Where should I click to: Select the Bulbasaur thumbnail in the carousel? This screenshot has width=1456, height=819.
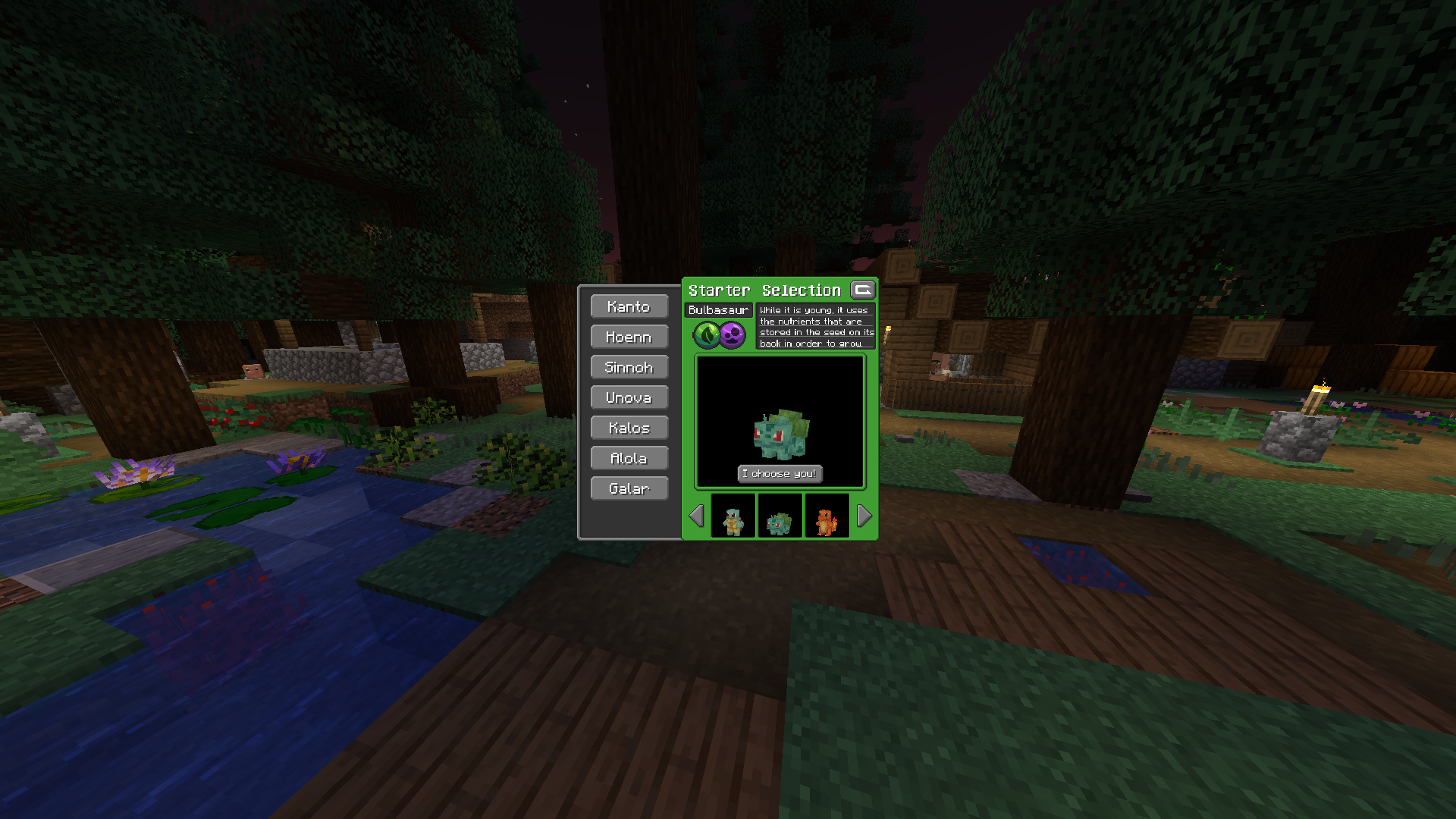pyautogui.click(x=780, y=516)
